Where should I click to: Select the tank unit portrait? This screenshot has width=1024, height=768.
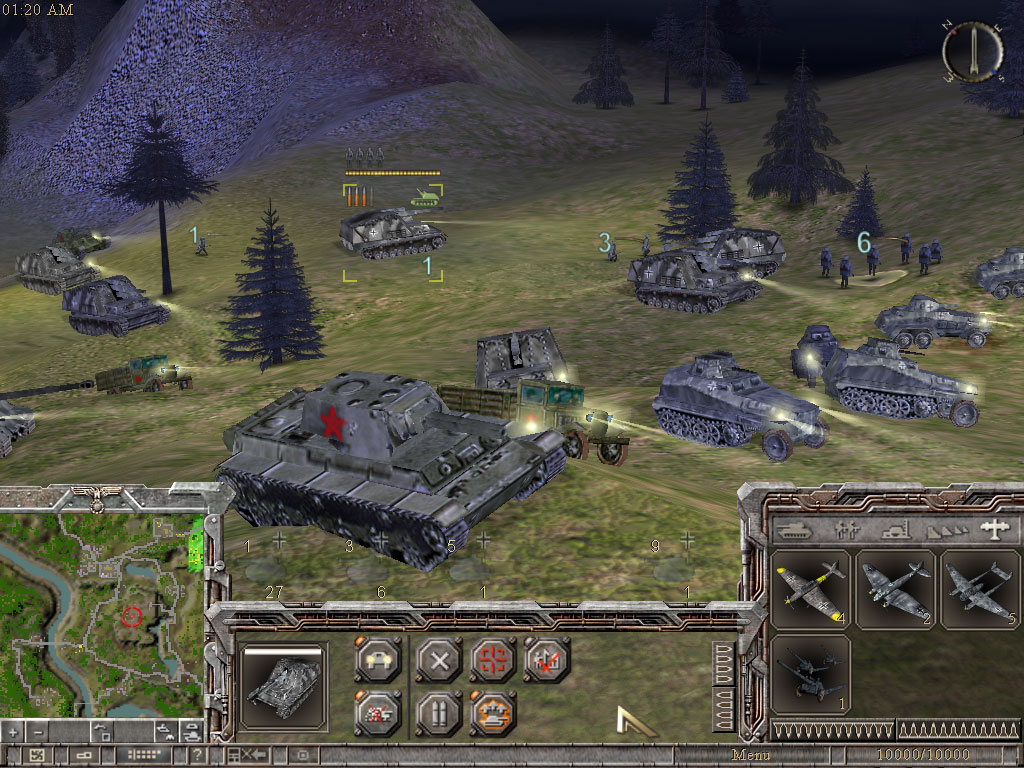284,685
